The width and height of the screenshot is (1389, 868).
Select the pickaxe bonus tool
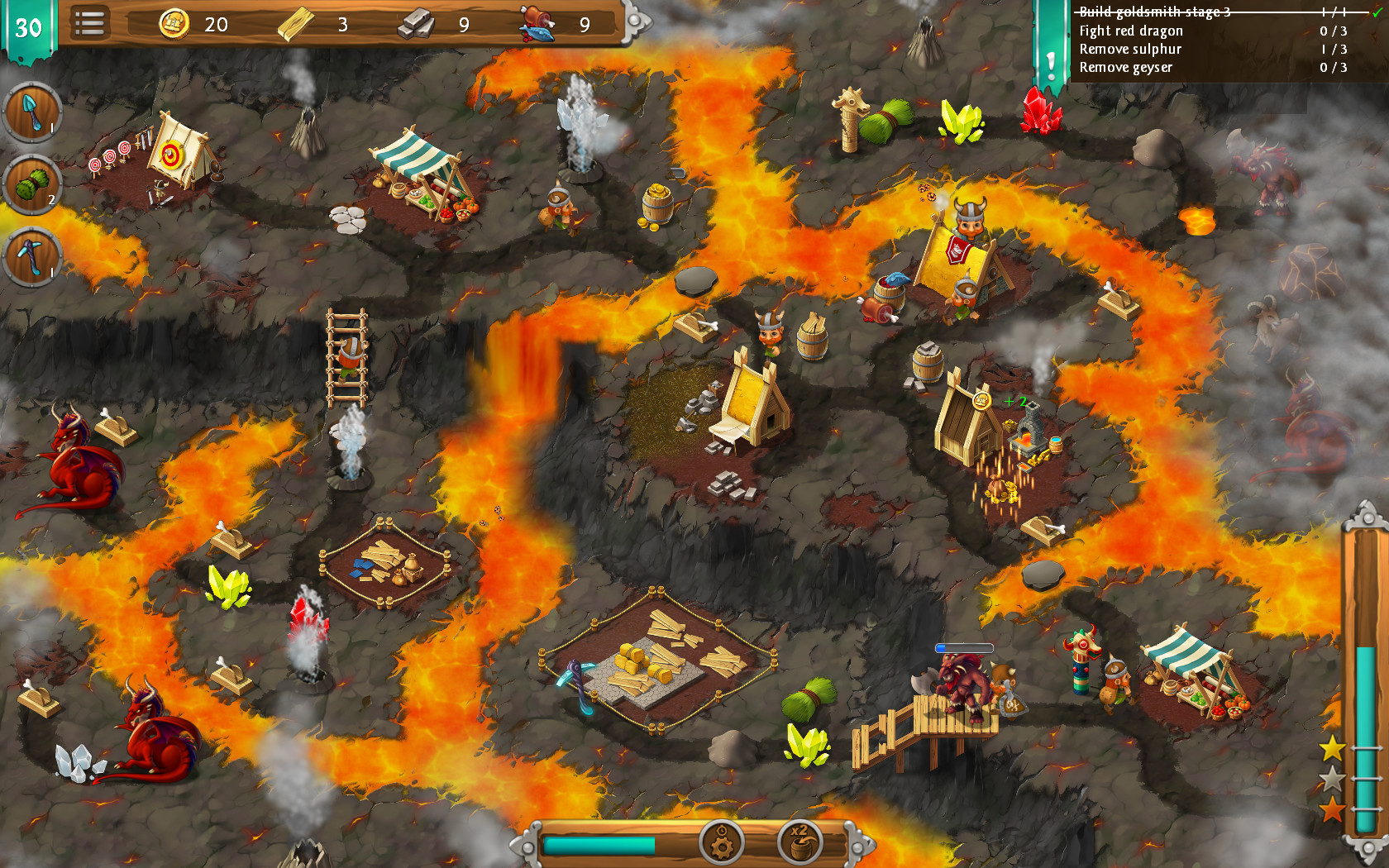pyautogui.click(x=31, y=256)
